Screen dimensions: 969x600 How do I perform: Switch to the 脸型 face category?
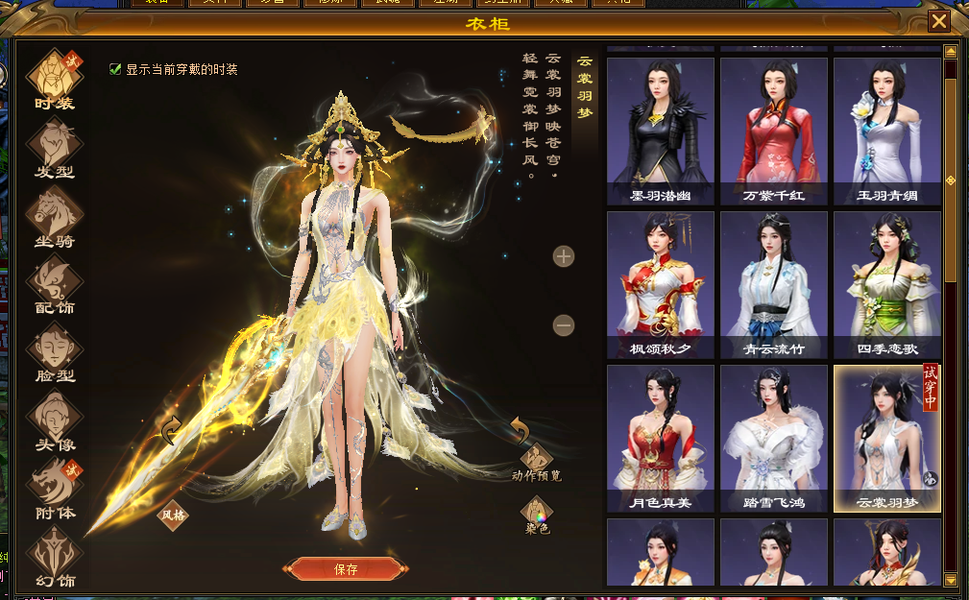coord(54,351)
